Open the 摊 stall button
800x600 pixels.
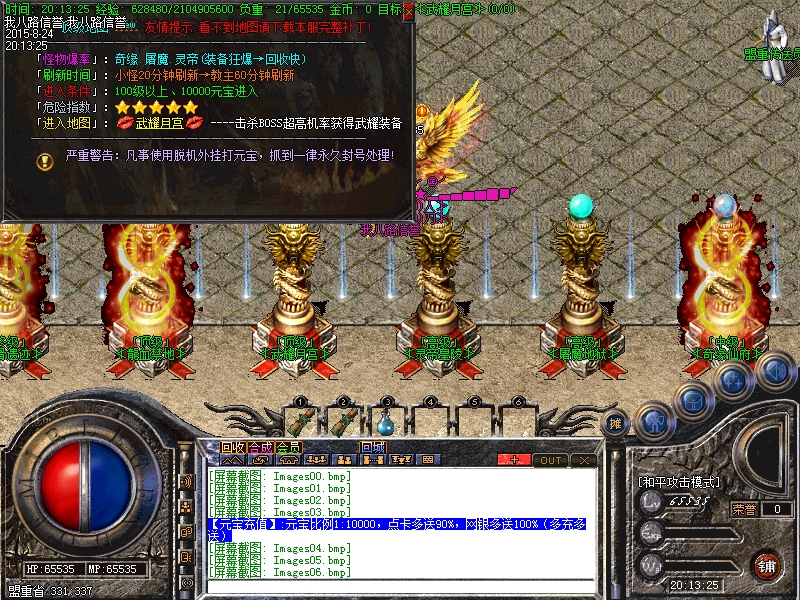pos(617,423)
